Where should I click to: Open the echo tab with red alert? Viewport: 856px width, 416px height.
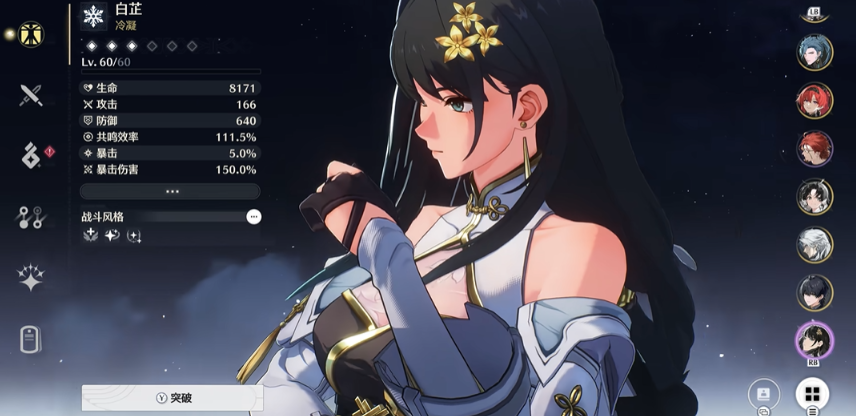coord(32,155)
